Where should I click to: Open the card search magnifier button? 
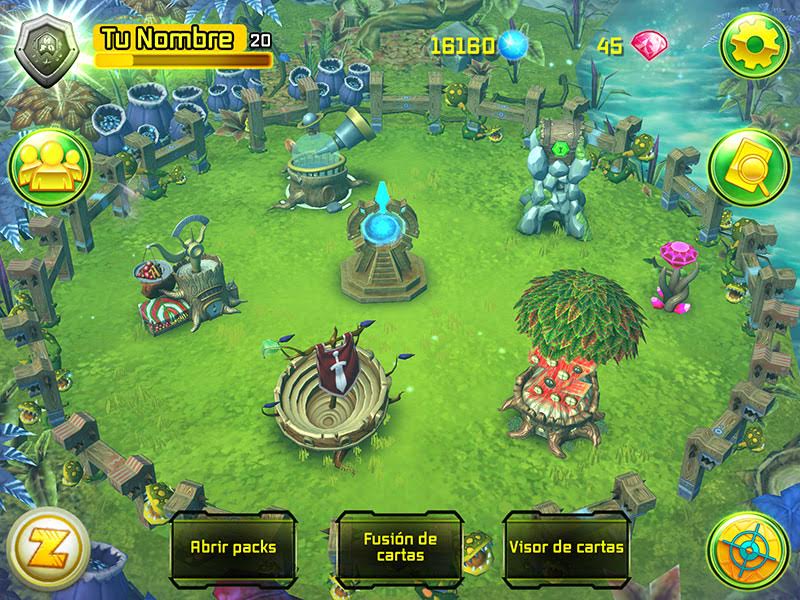[x=748, y=168]
